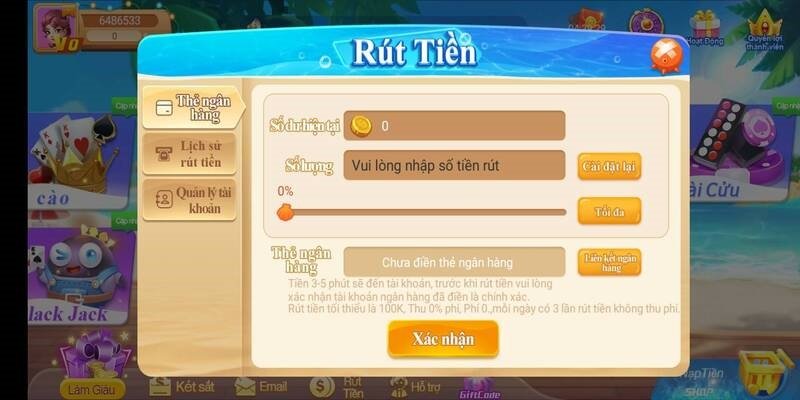800x400 pixels.
Task: Click the Liên kết ngân hàng button
Action: point(609,262)
